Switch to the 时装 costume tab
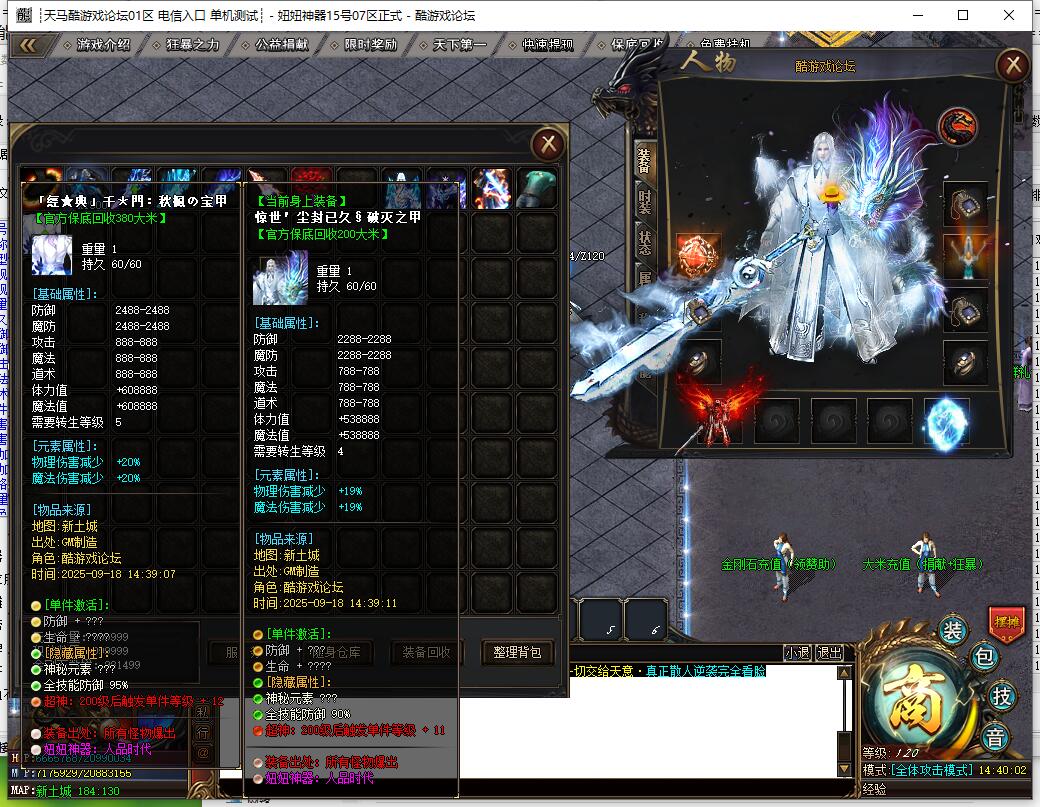The image size is (1040, 807). click(645, 201)
